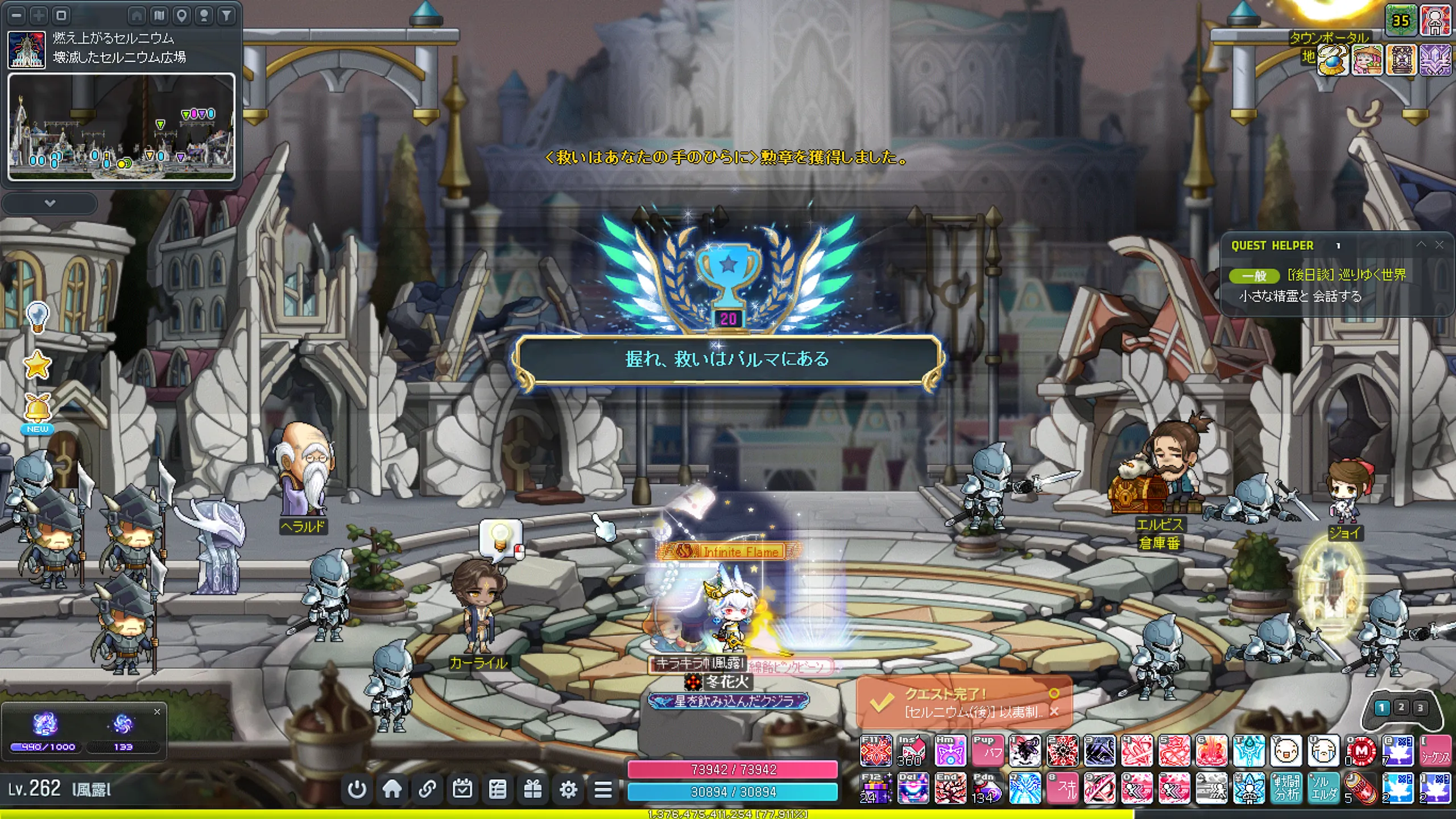The width and height of the screenshot is (1456, 819).
Task: Use the red M coin quickslot item
Action: click(1361, 752)
